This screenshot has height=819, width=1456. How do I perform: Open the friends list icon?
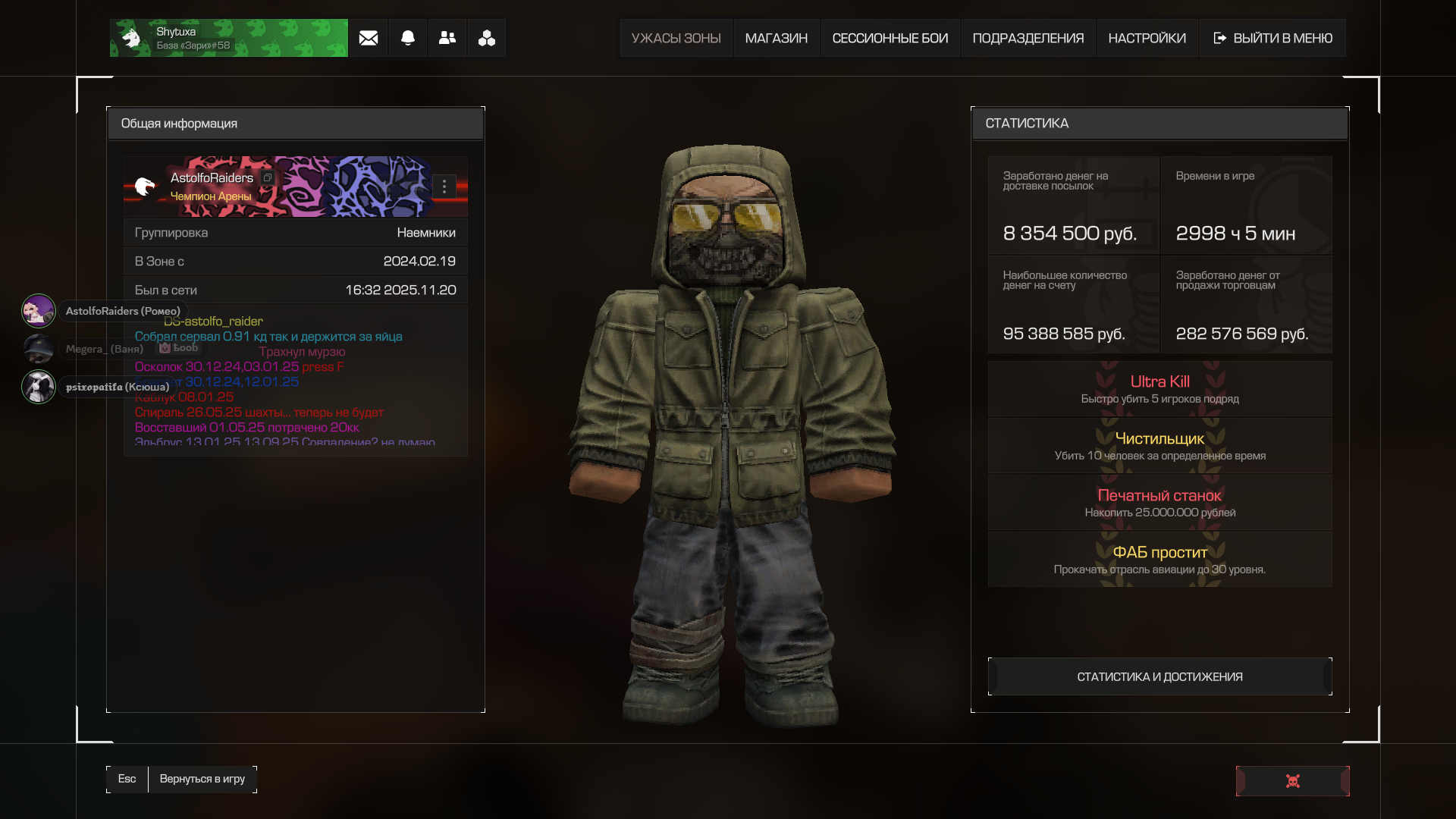[x=447, y=38]
